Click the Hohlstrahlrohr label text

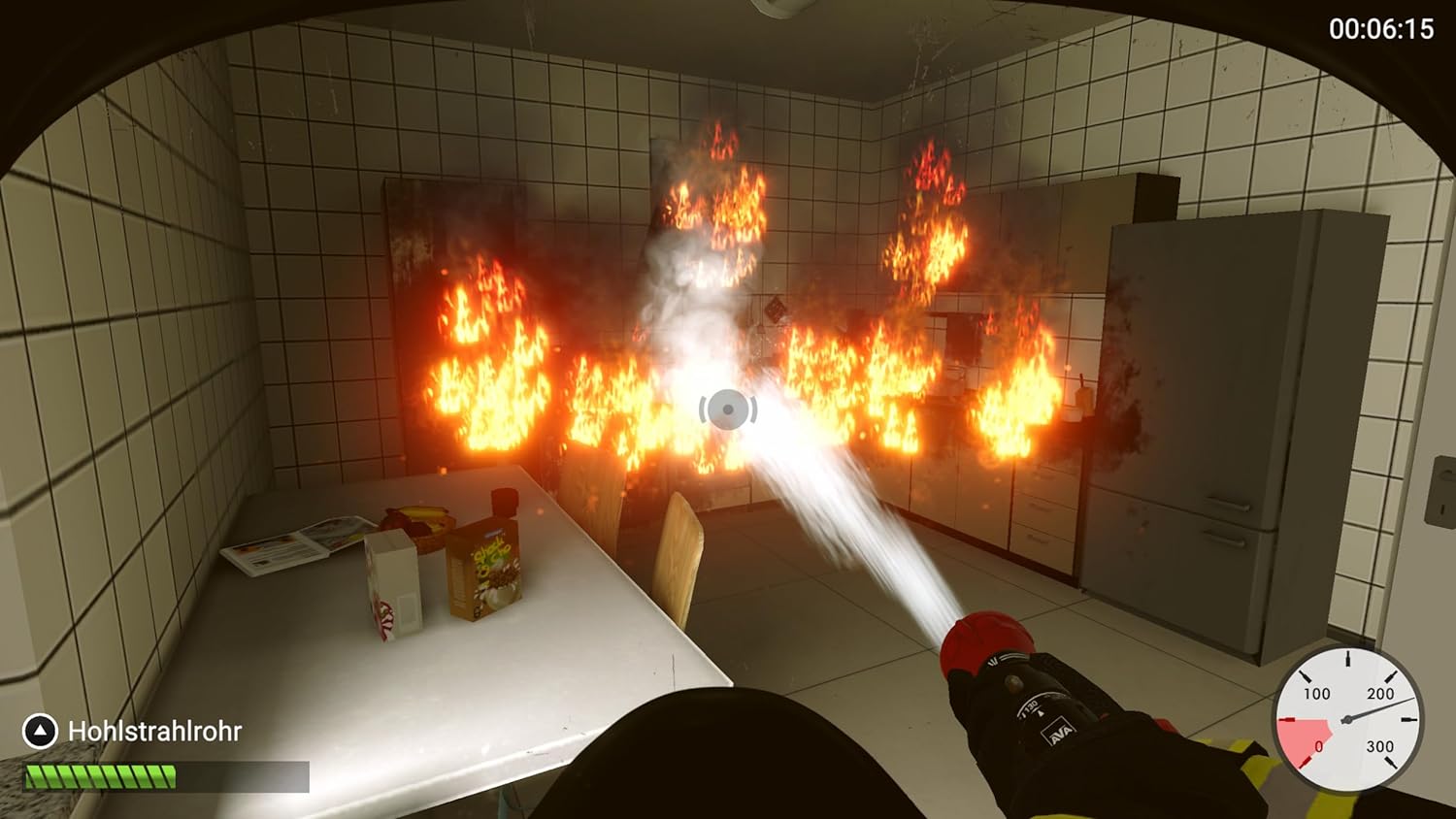click(x=153, y=733)
